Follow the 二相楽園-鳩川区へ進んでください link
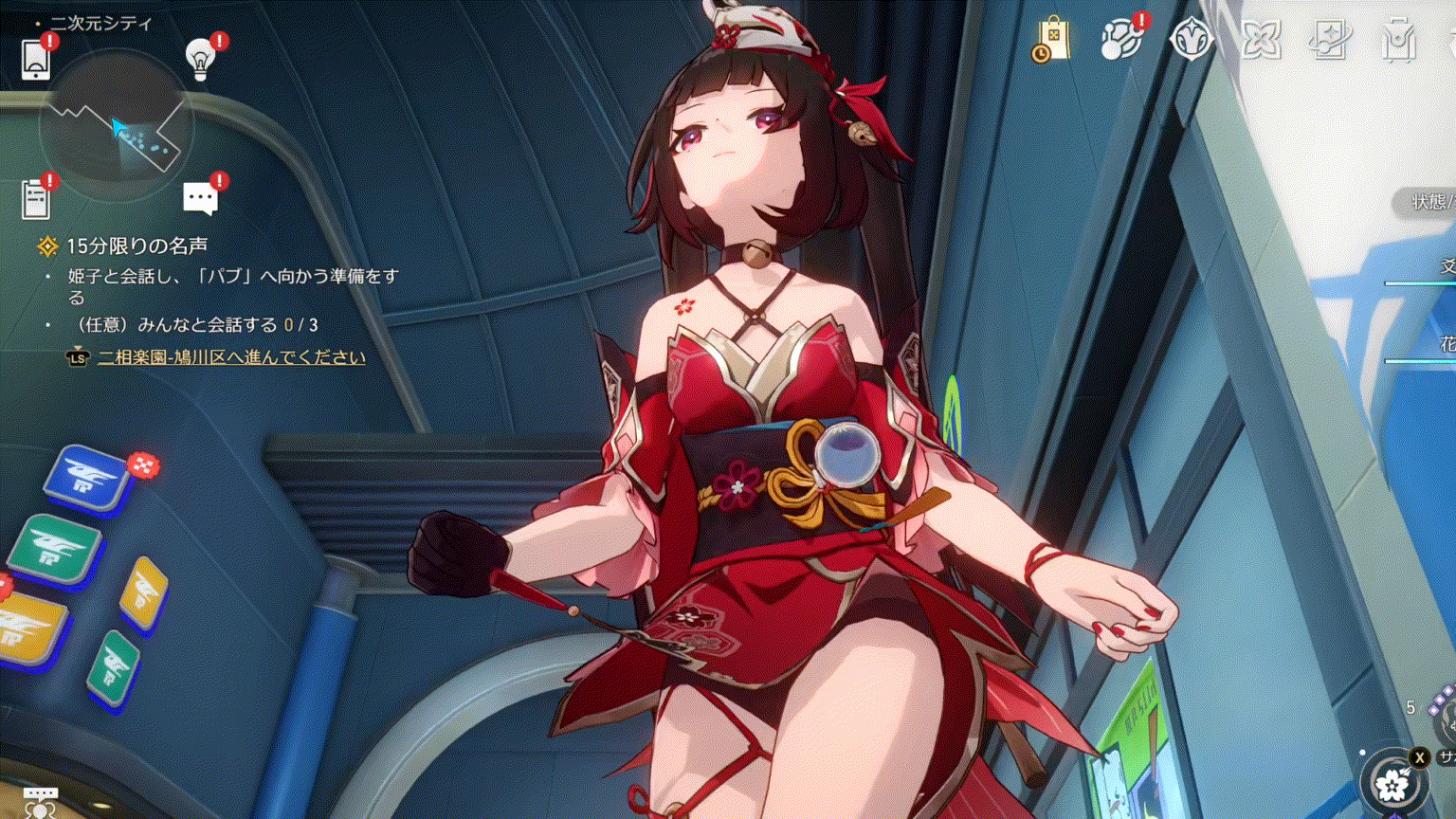Screen dimensions: 1456x819 231,357
